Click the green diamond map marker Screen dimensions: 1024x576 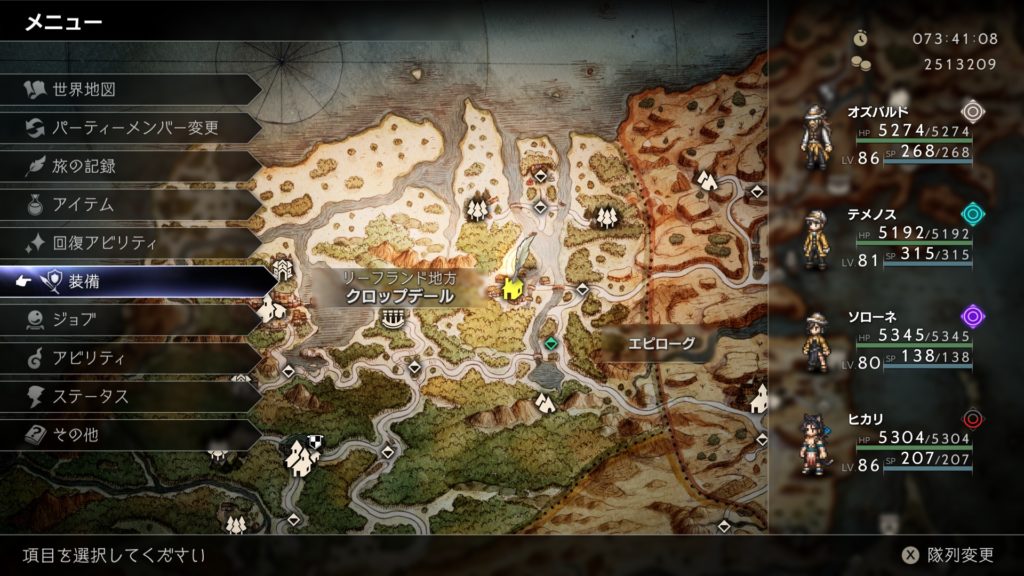pos(550,344)
